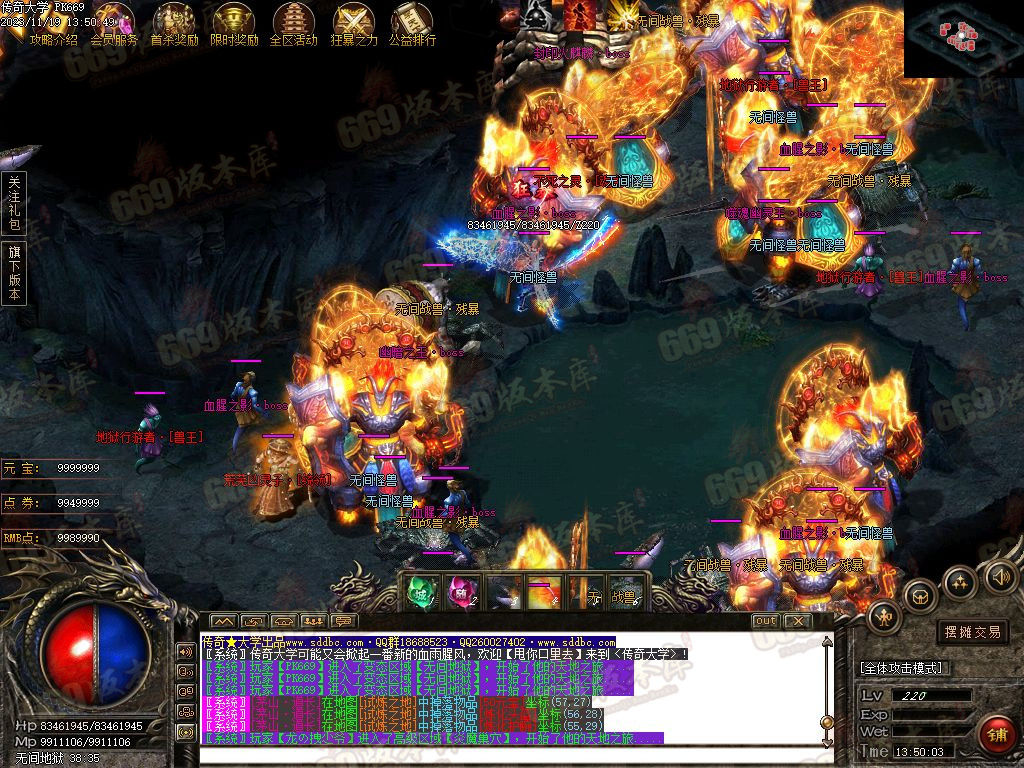Click the 关注礼包 side button
The image size is (1024, 768).
click(14, 204)
